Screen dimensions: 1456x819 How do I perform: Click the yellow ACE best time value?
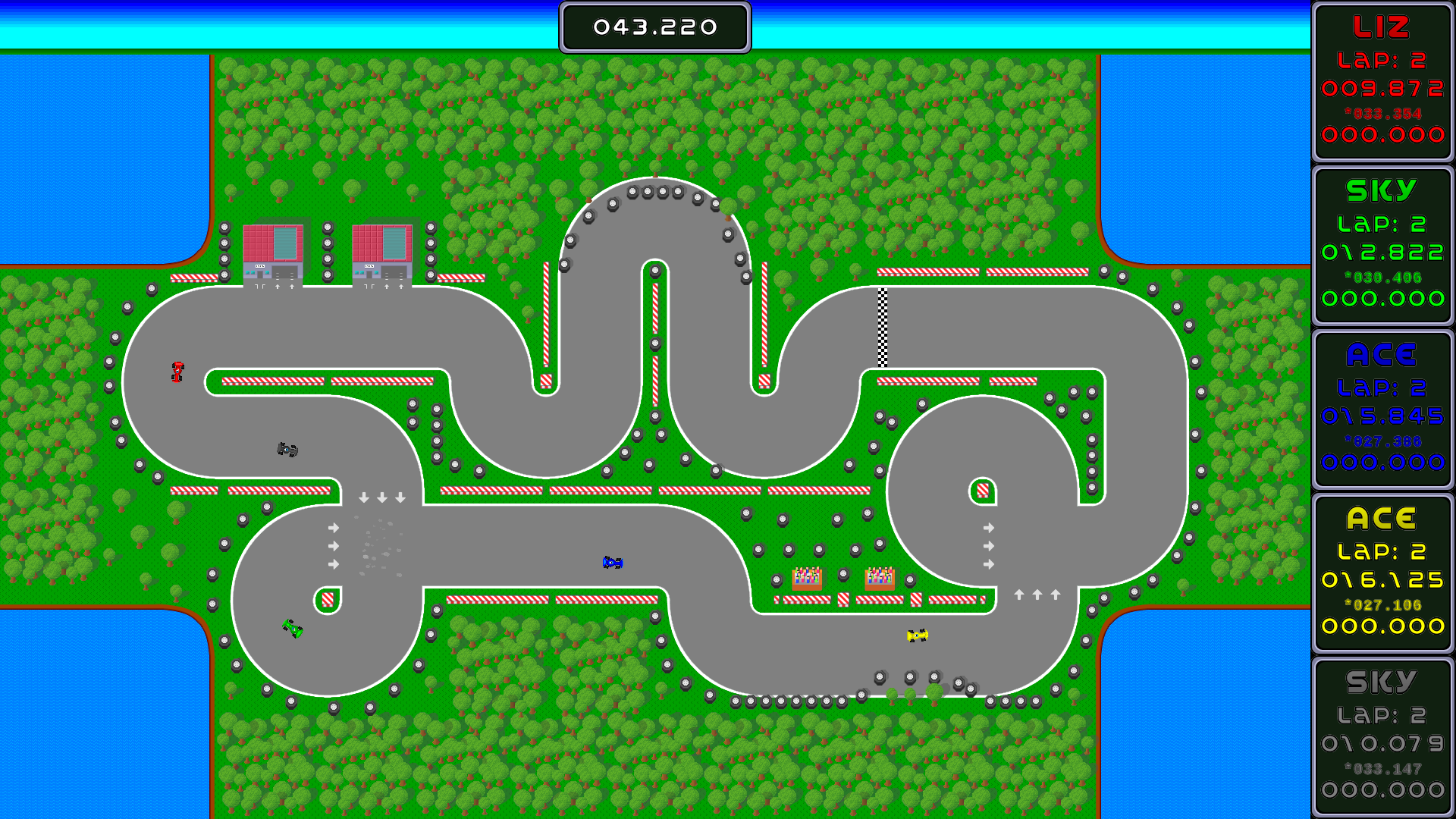point(1382,604)
